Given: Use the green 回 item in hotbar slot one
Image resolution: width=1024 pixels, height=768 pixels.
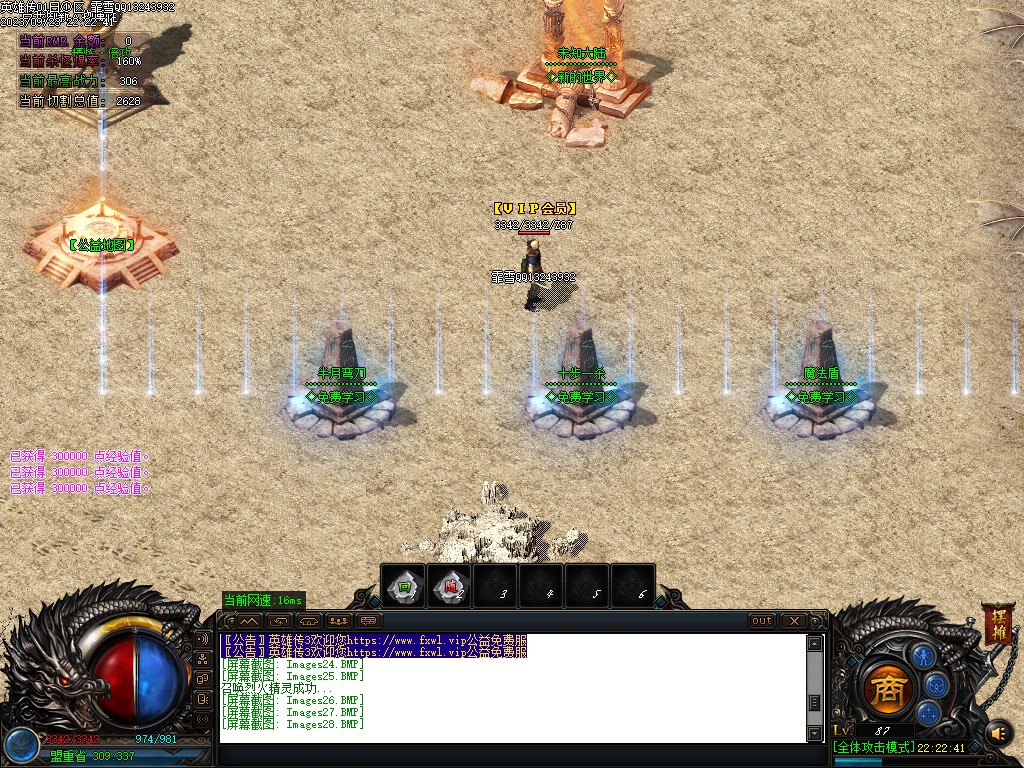Looking at the screenshot, I should click(404, 587).
